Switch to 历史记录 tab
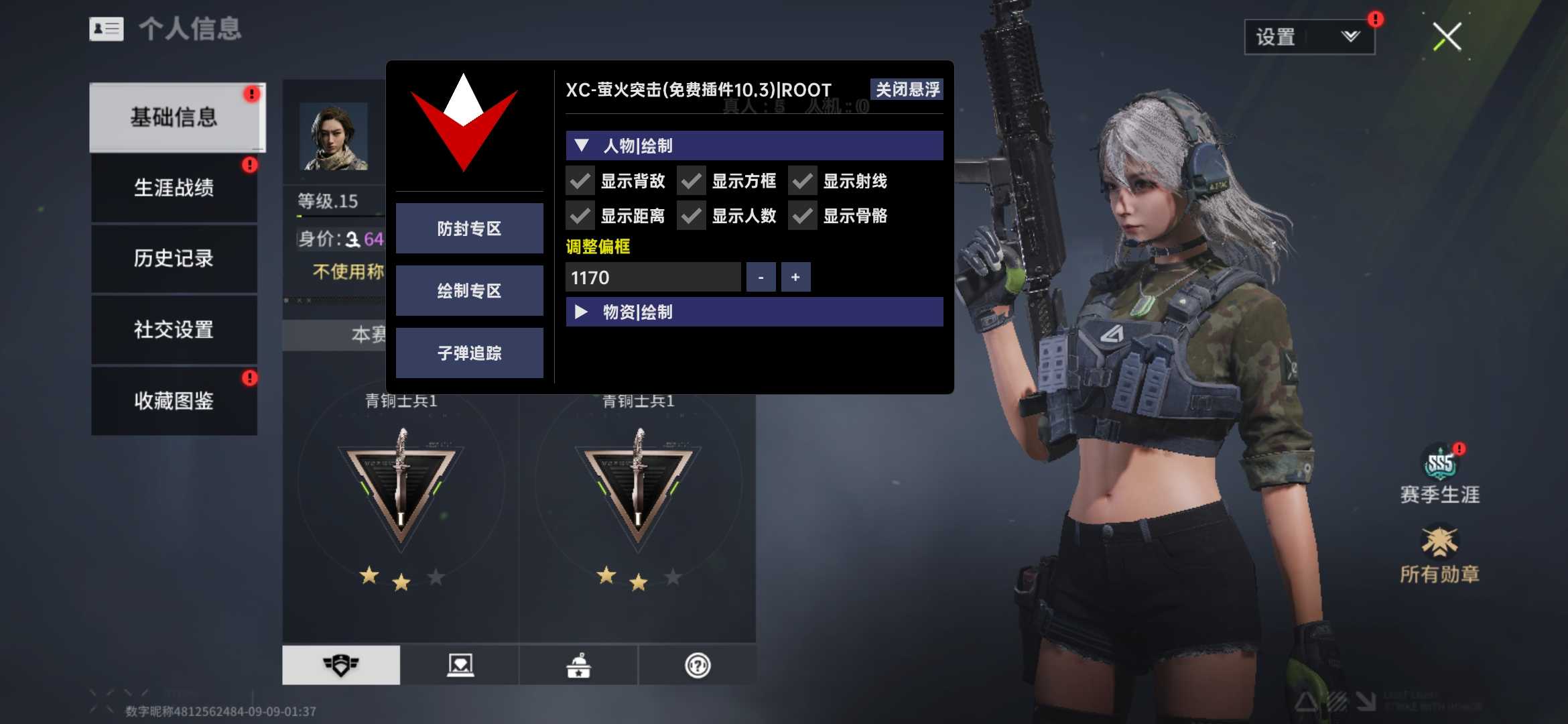 pos(174,259)
